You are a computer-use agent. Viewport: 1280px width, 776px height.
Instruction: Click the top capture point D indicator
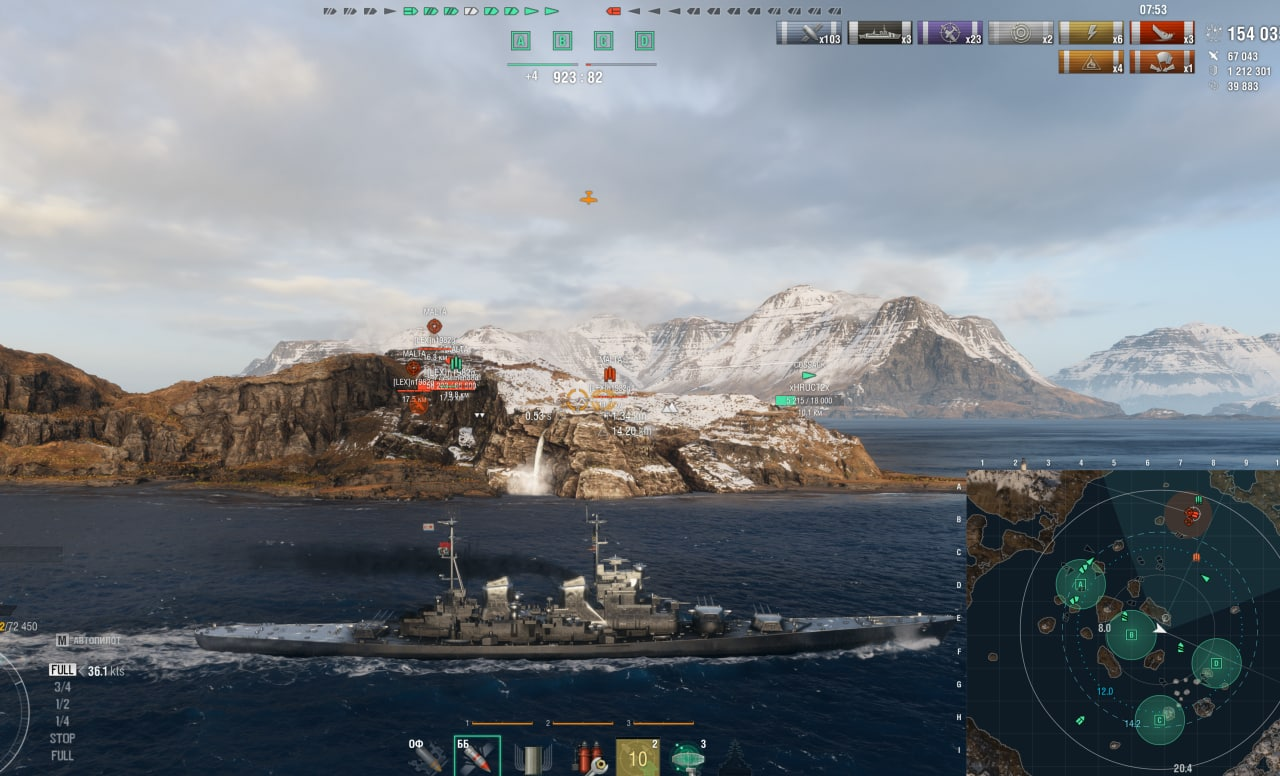pos(645,41)
